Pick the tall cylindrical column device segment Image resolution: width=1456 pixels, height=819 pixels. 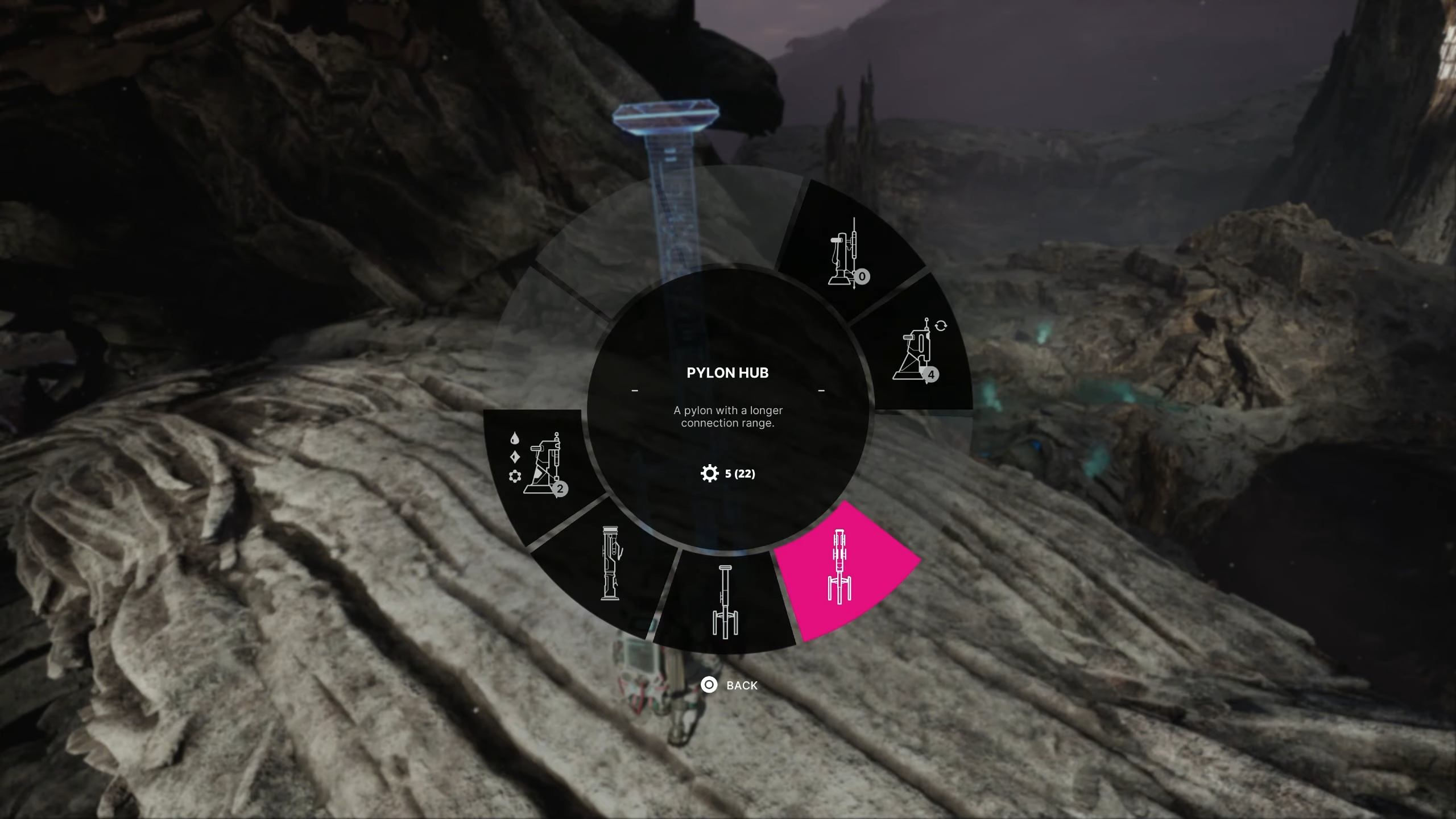610,563
